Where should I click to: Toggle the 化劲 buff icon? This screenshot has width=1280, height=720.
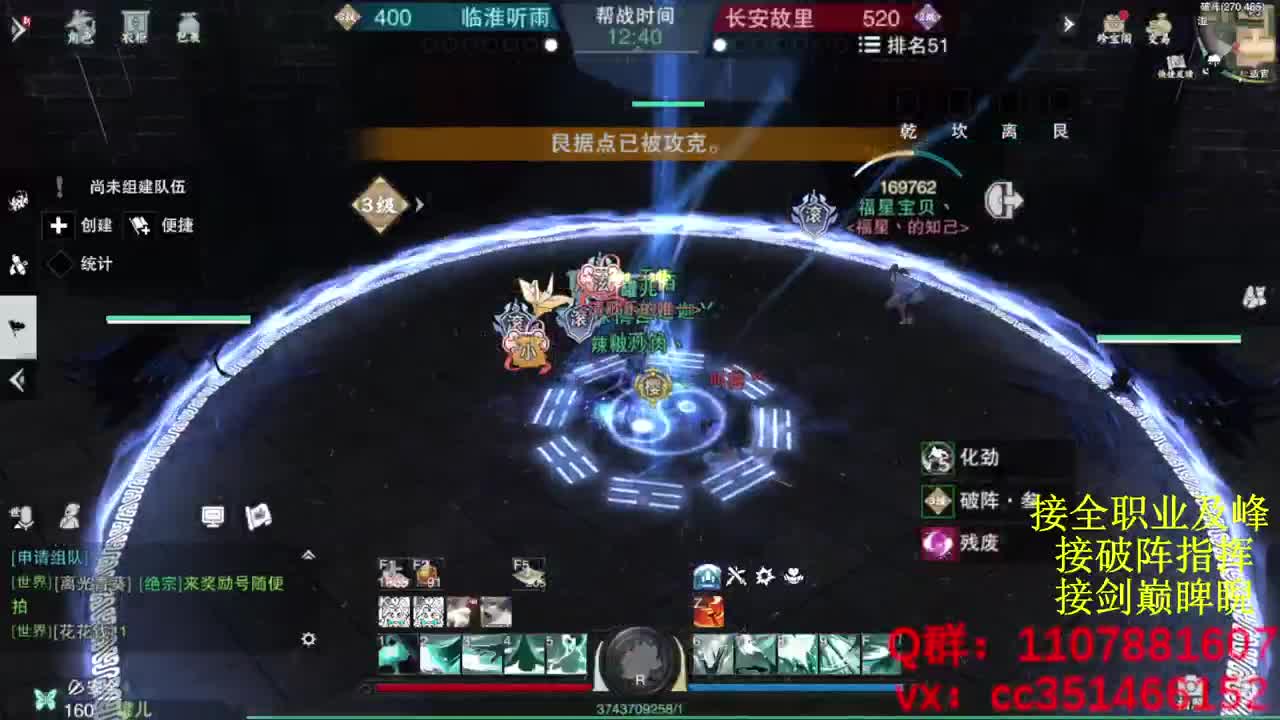coord(936,459)
